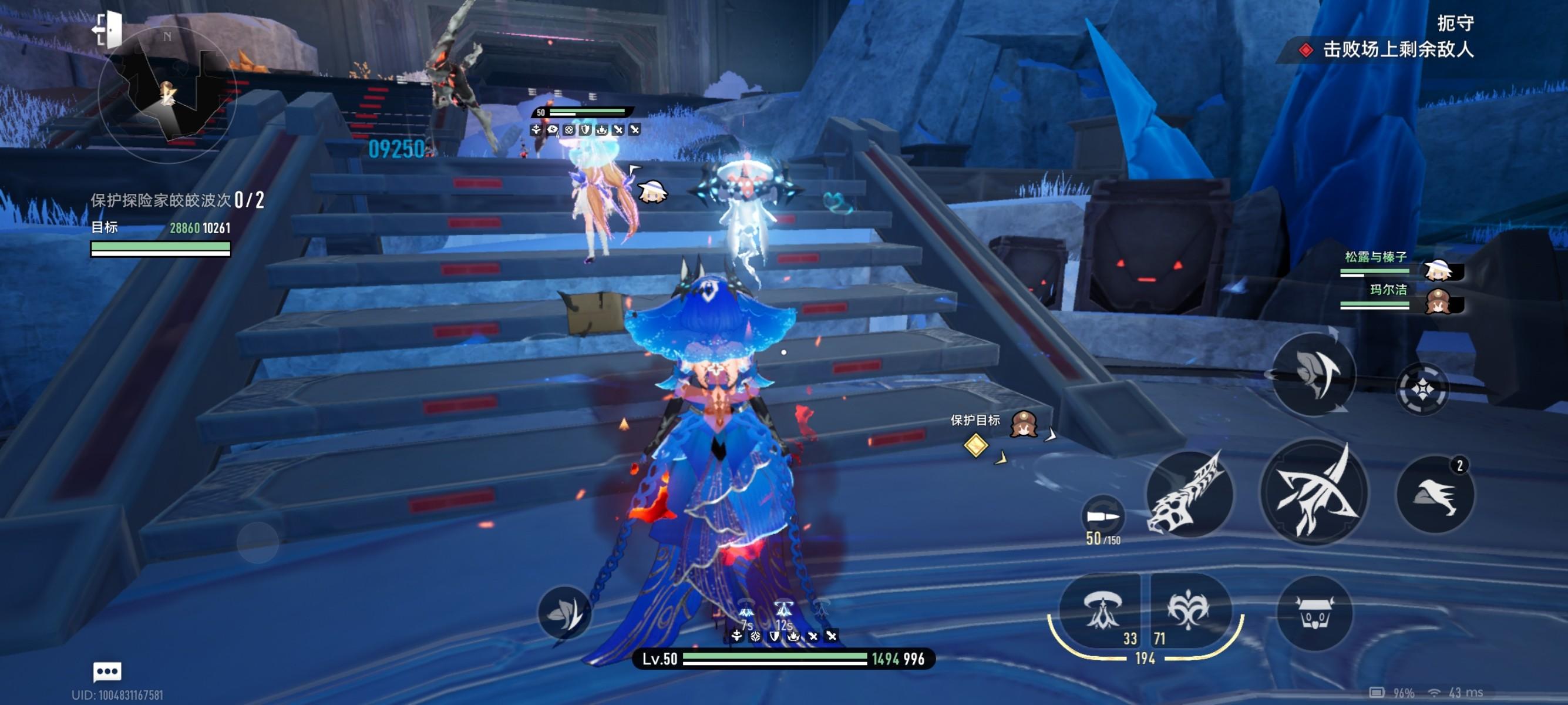The width and height of the screenshot is (1568, 705).
Task: Use the melee blade attack button
Action: click(x=1314, y=492)
